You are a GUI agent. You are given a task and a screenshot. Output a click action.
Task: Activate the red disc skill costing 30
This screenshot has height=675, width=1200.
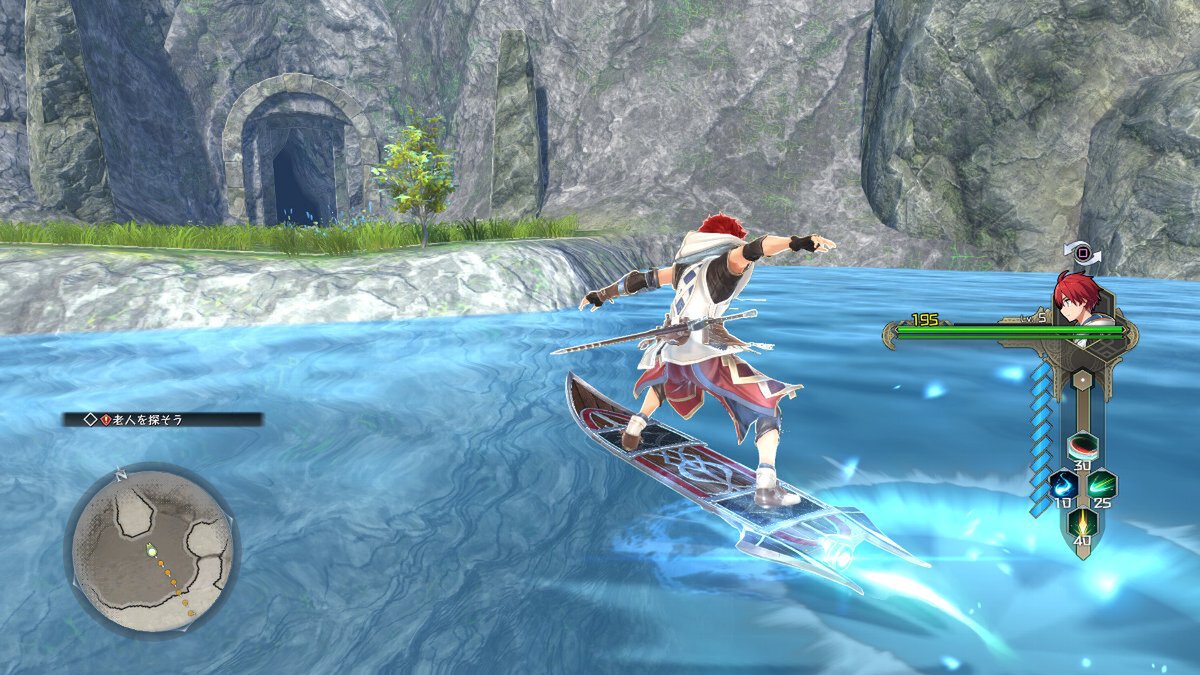(1081, 445)
